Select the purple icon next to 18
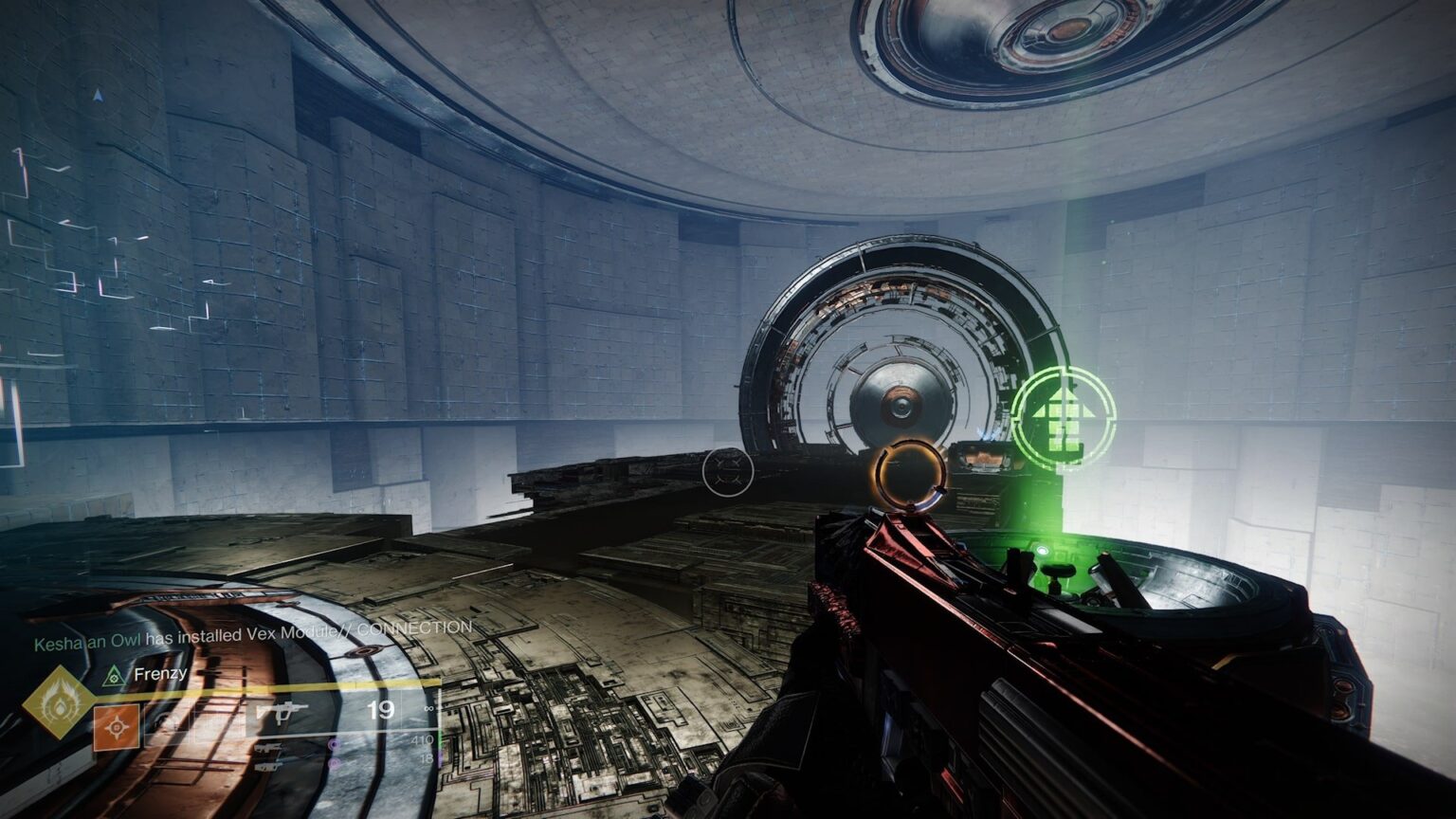The image size is (1456, 819). 336,764
